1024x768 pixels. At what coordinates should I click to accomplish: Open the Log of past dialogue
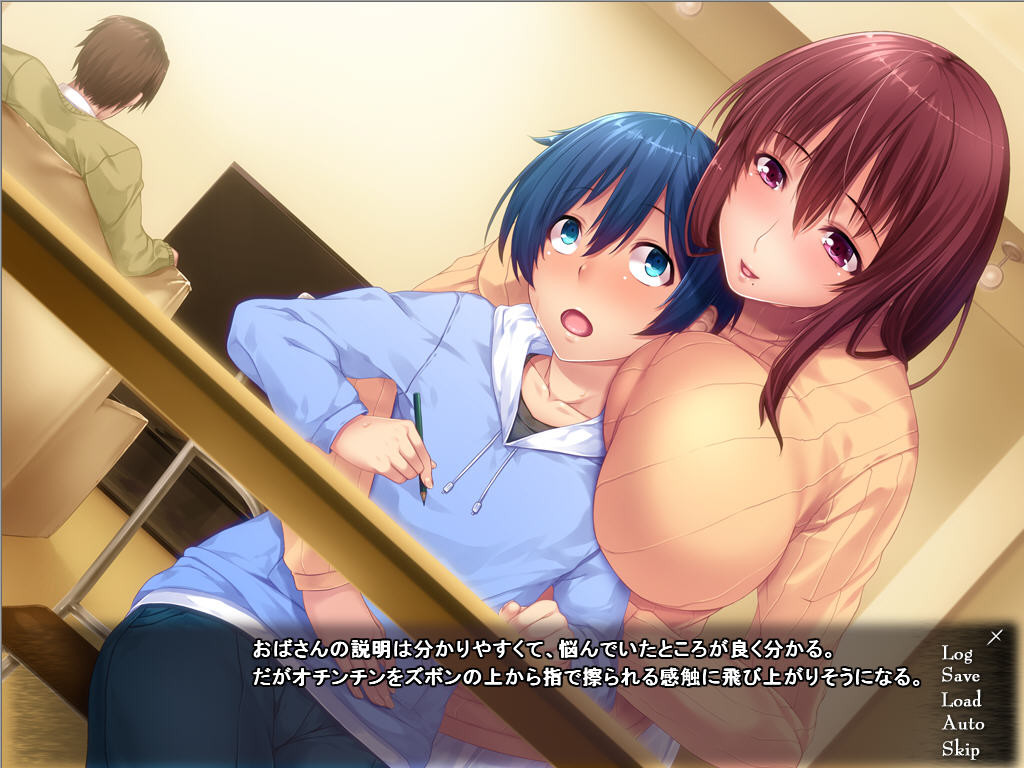pos(956,653)
